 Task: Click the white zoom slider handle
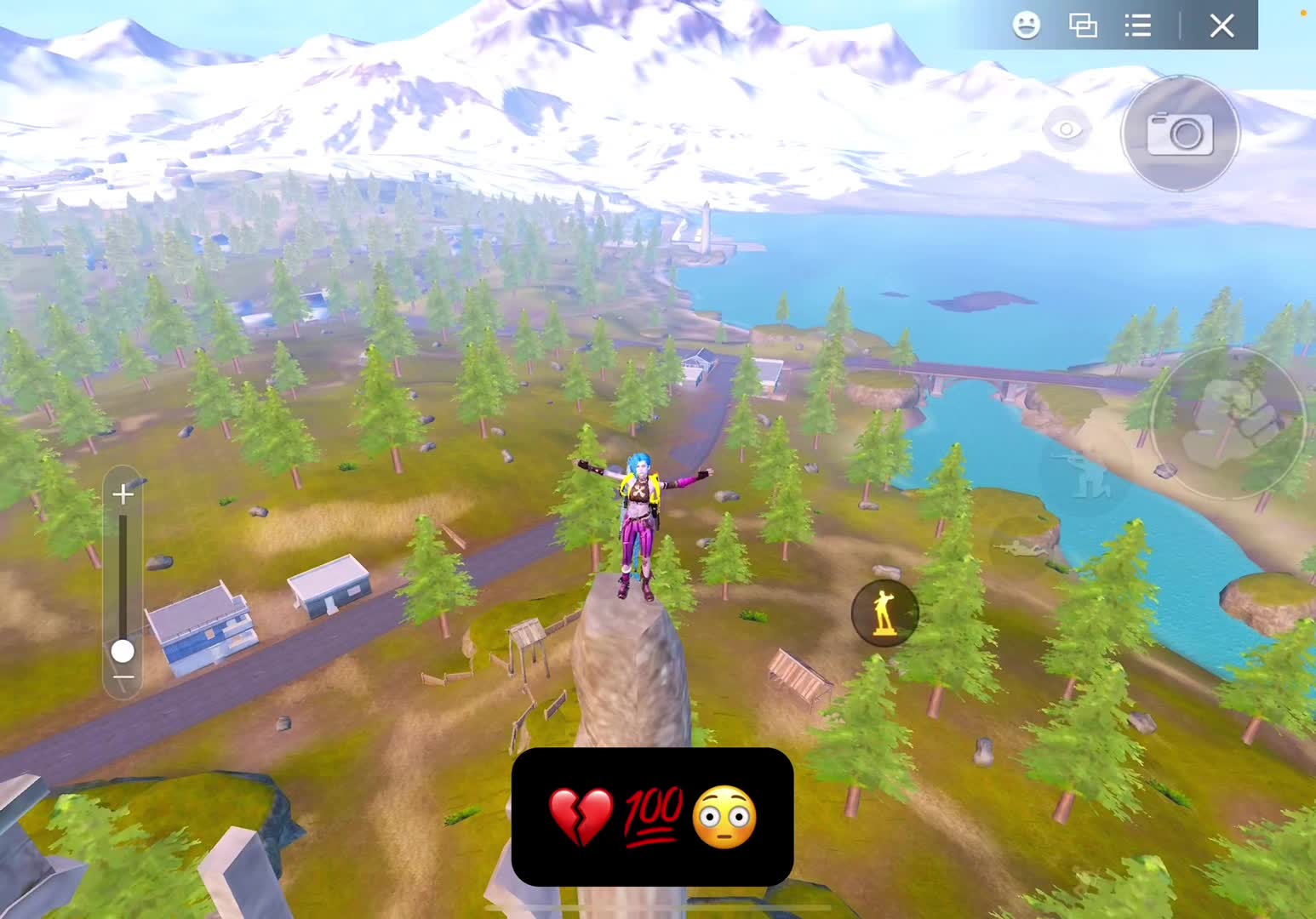point(123,651)
